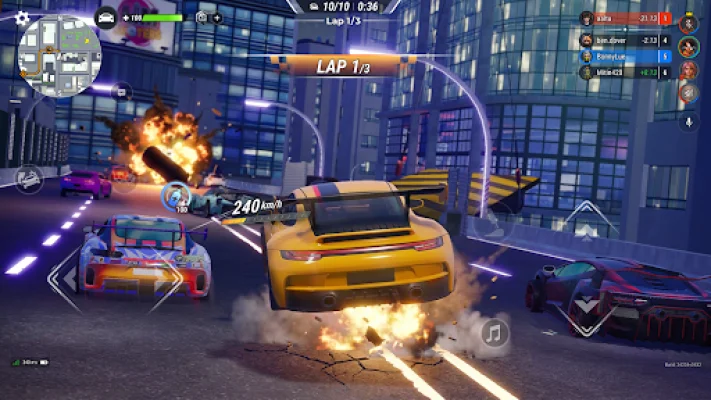Open settings with the gear icon

(x=22, y=18)
